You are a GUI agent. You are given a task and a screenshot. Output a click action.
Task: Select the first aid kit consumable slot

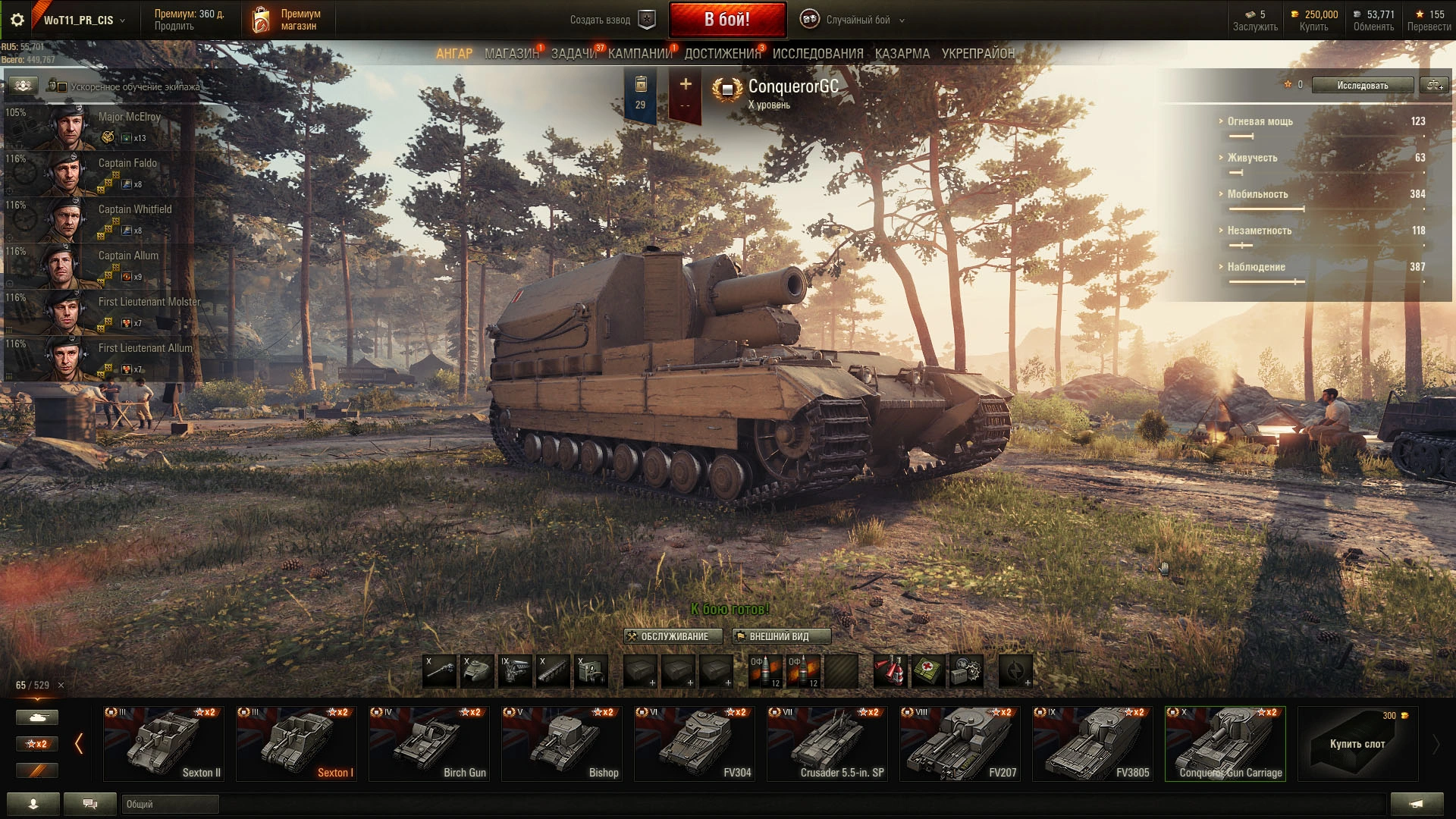point(927,671)
